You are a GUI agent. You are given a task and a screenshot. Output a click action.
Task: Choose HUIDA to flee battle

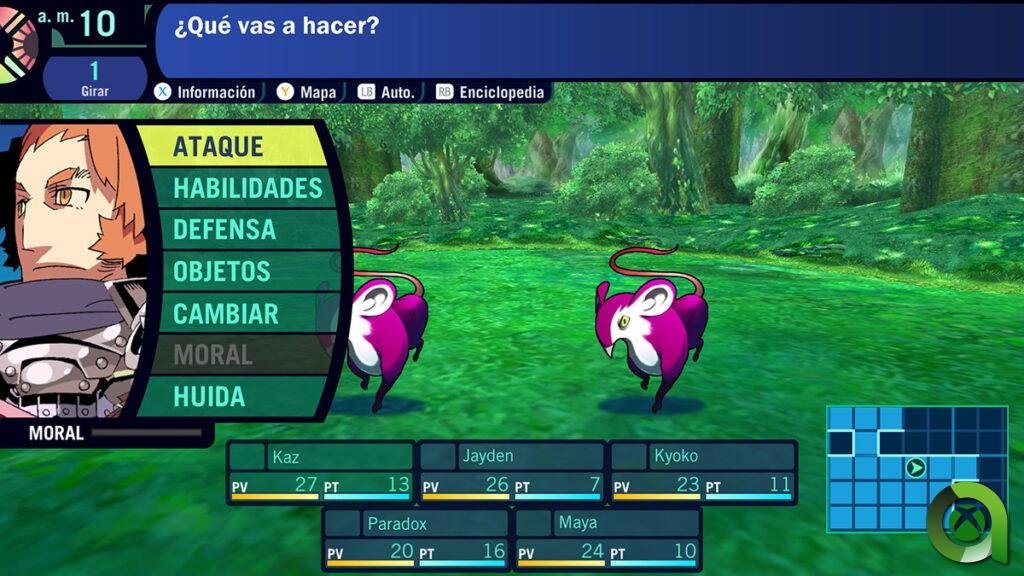(x=209, y=396)
